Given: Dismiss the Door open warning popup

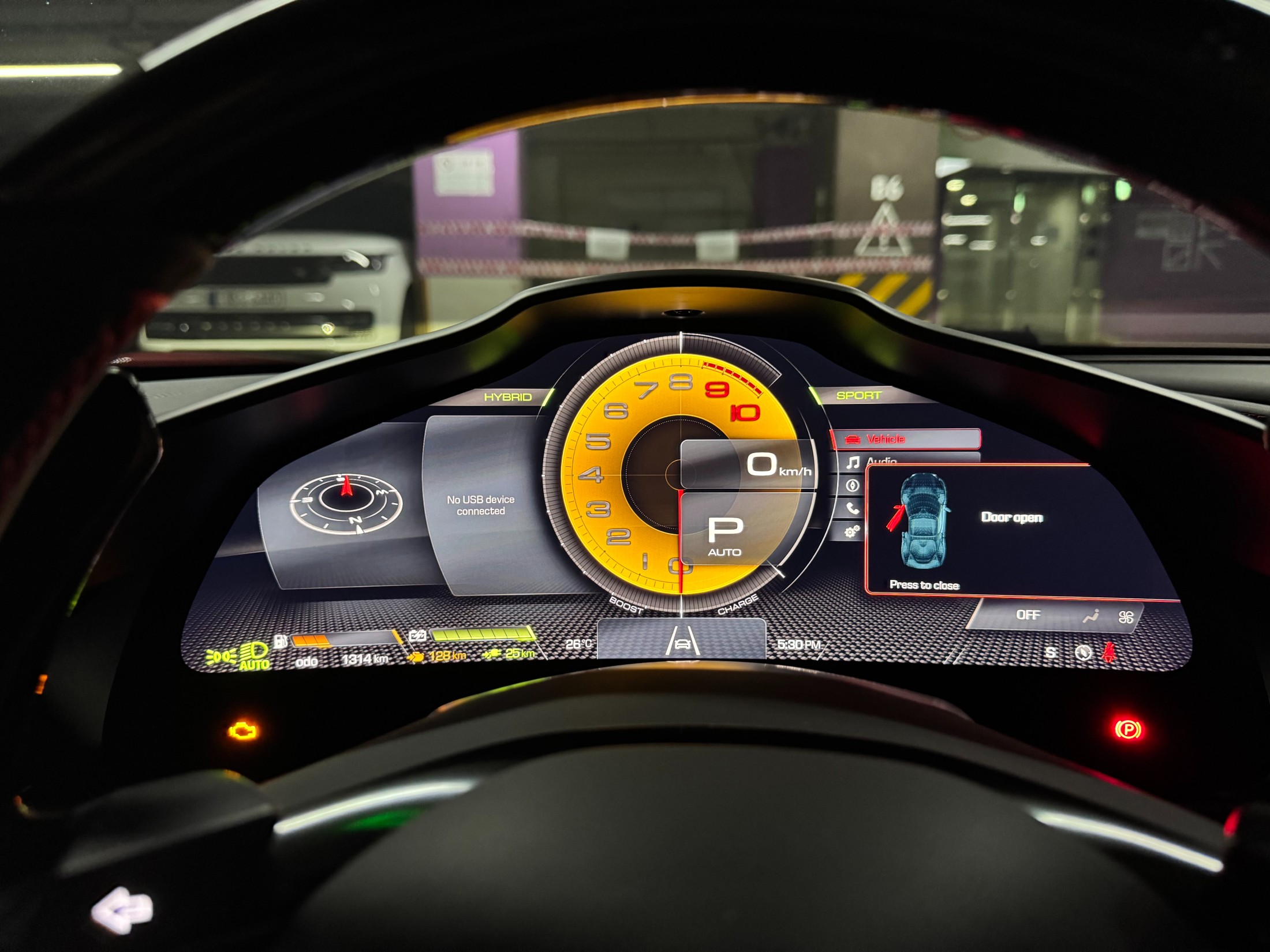Looking at the screenshot, I should point(924,584).
